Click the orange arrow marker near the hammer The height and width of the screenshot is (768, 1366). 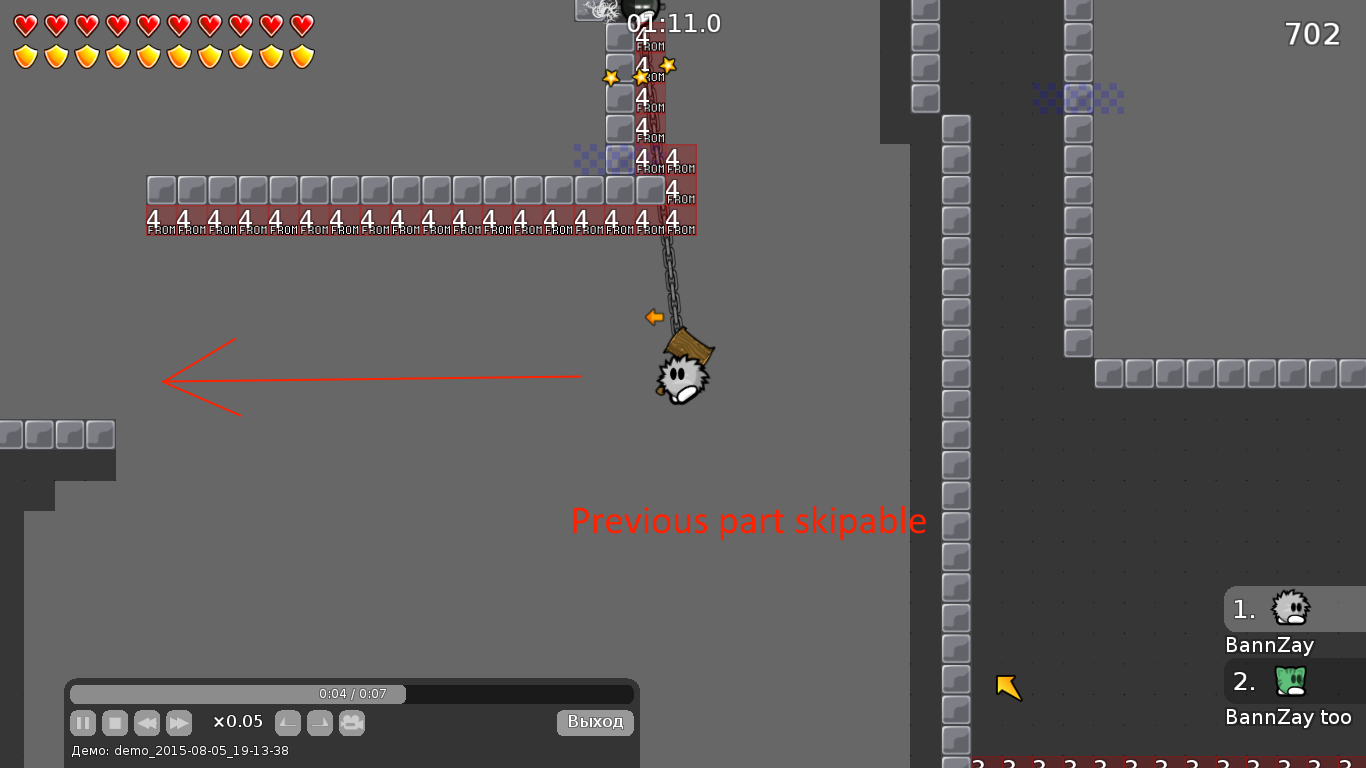655,318
